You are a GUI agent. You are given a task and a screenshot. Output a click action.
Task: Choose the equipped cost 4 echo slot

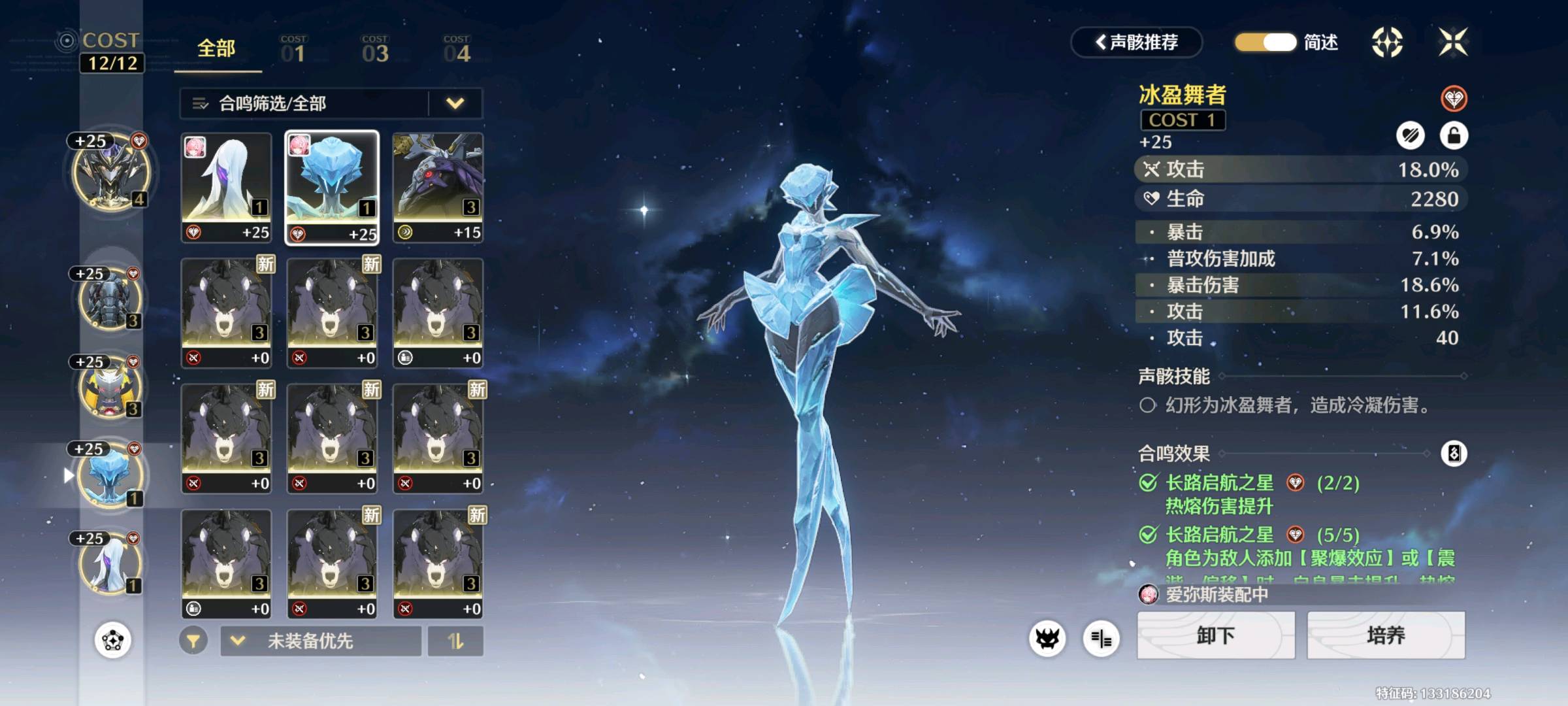point(111,173)
